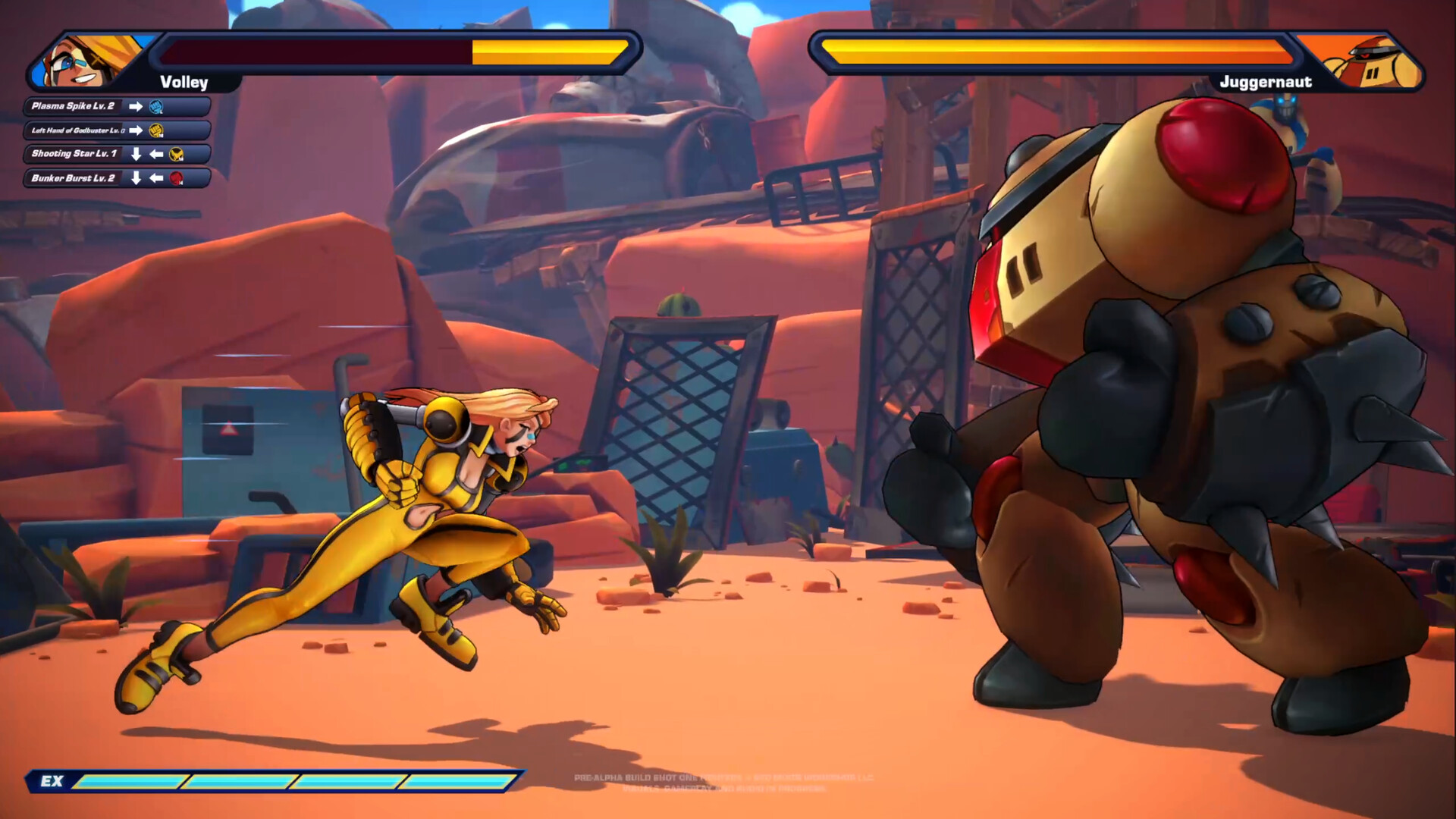Select the right arrow input for Plasma Spike
1456x819 pixels.
click(x=136, y=107)
